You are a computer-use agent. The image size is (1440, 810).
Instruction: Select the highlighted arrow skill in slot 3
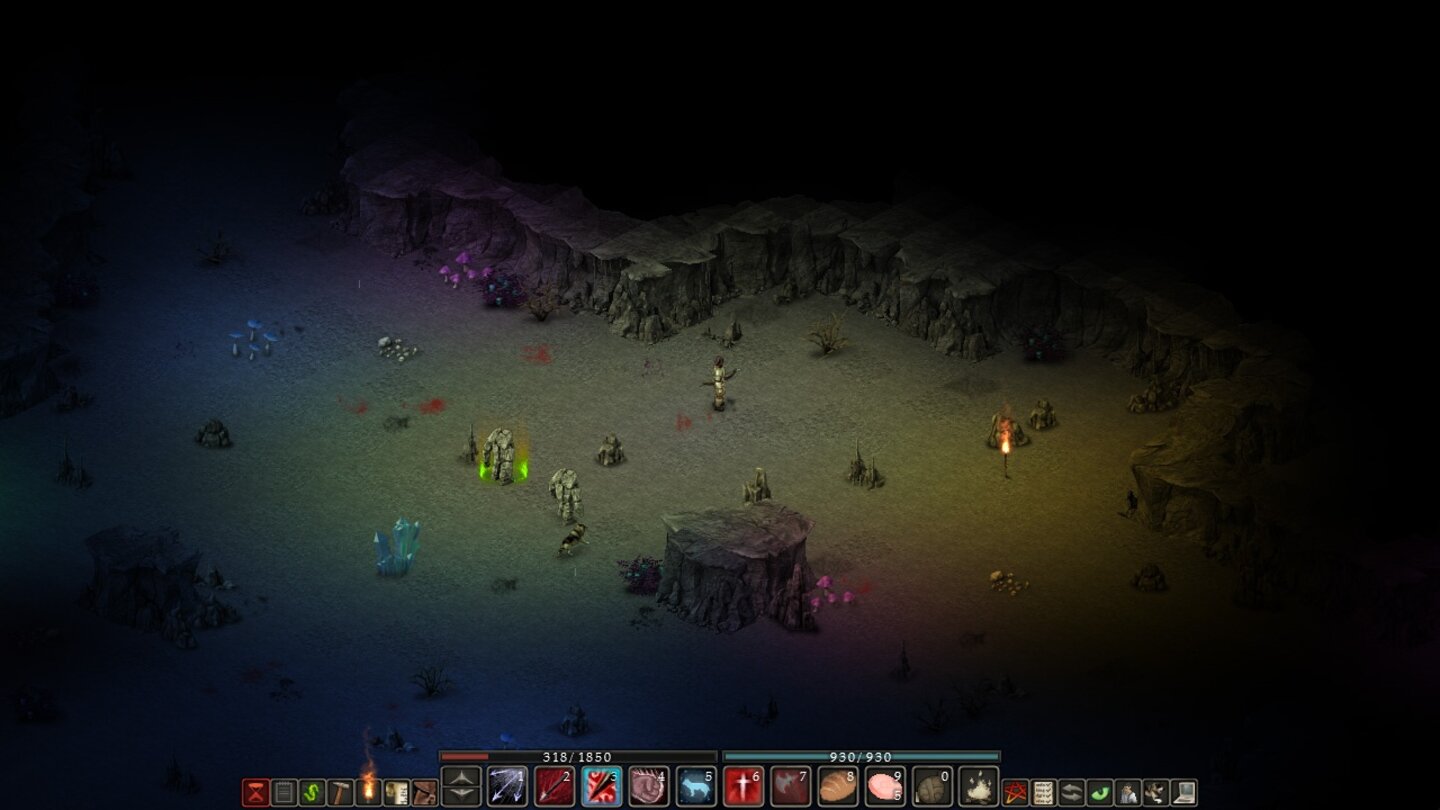[602, 787]
